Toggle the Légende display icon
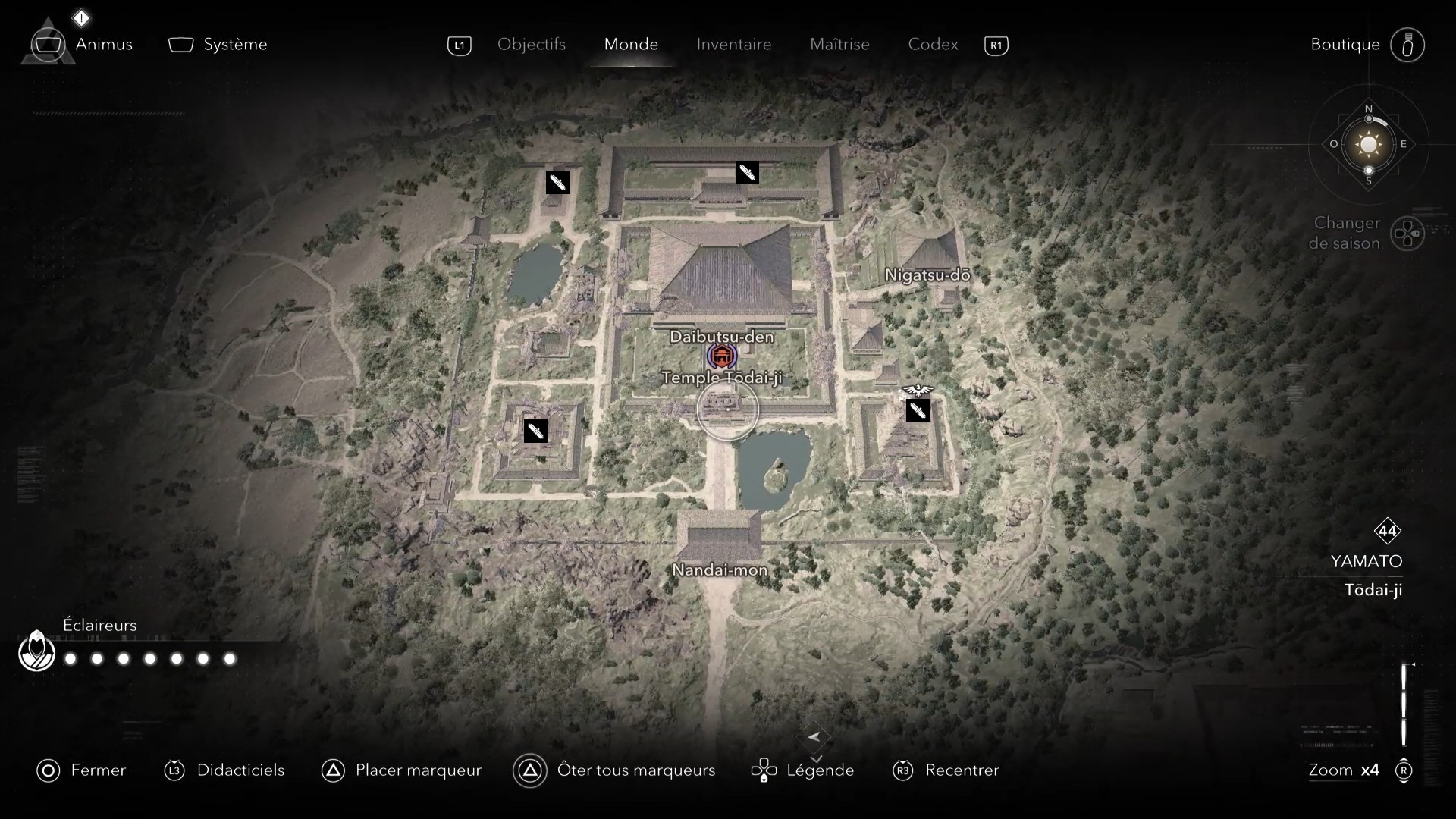The height and width of the screenshot is (819, 1456). pyautogui.click(x=764, y=770)
